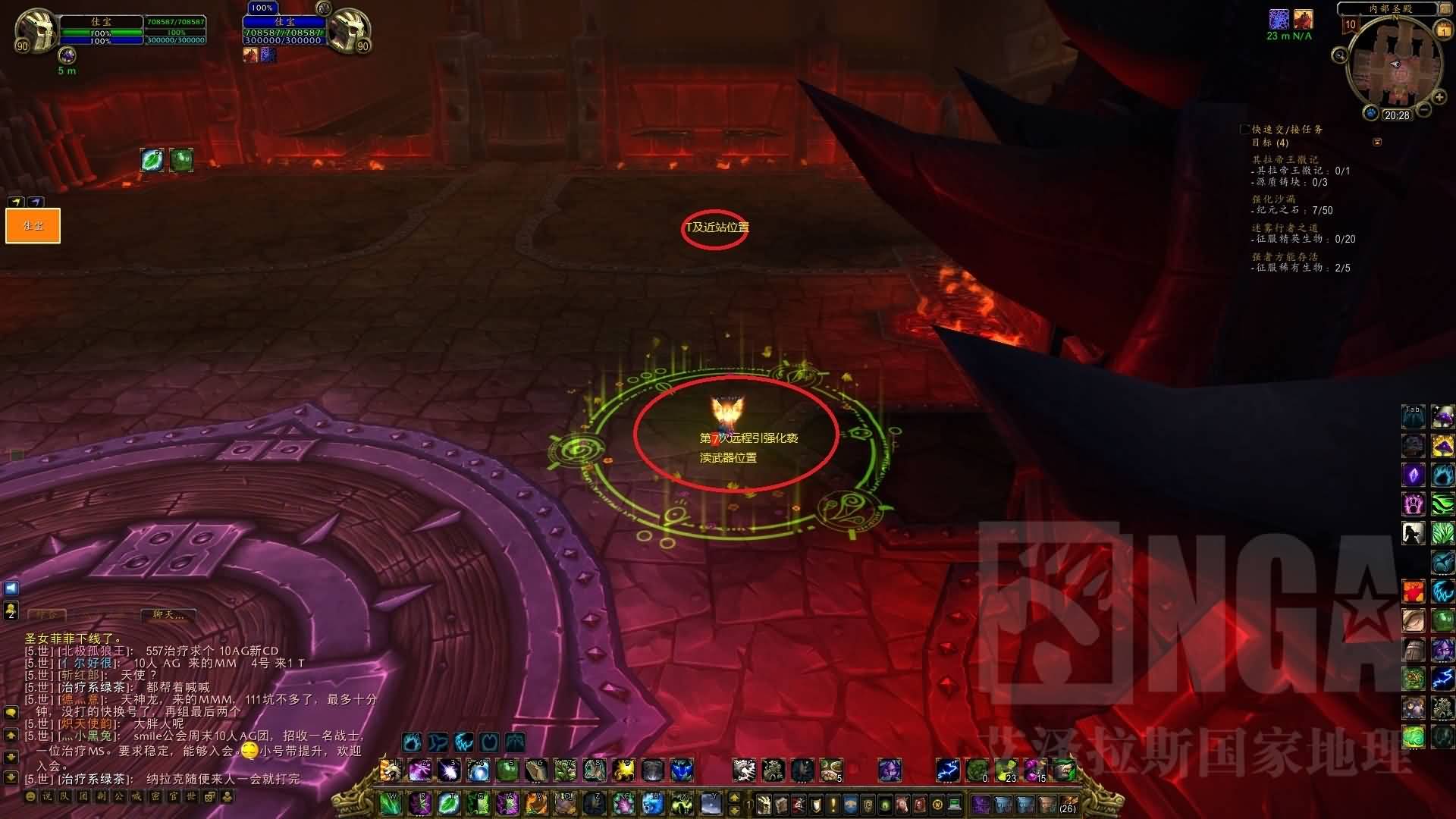Screen dimensions: 1456x819
Task: Collapse the 目标 (4) objectives tracker
Action: 1377,142
